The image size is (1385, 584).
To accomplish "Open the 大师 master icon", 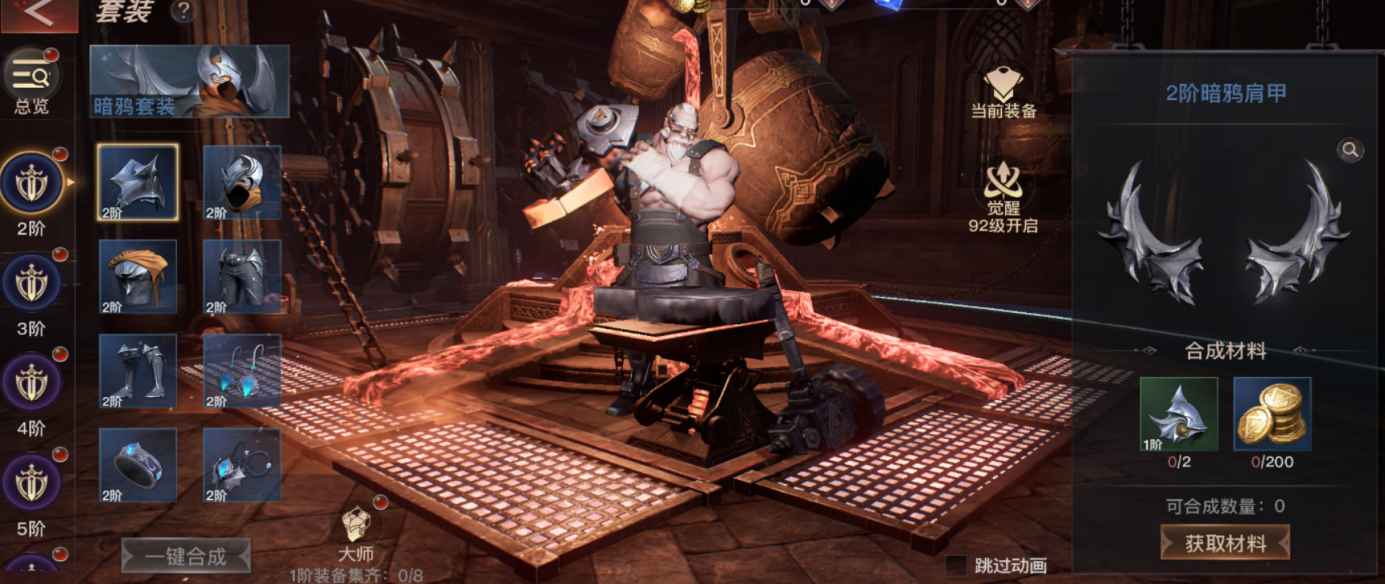I will click(x=357, y=527).
